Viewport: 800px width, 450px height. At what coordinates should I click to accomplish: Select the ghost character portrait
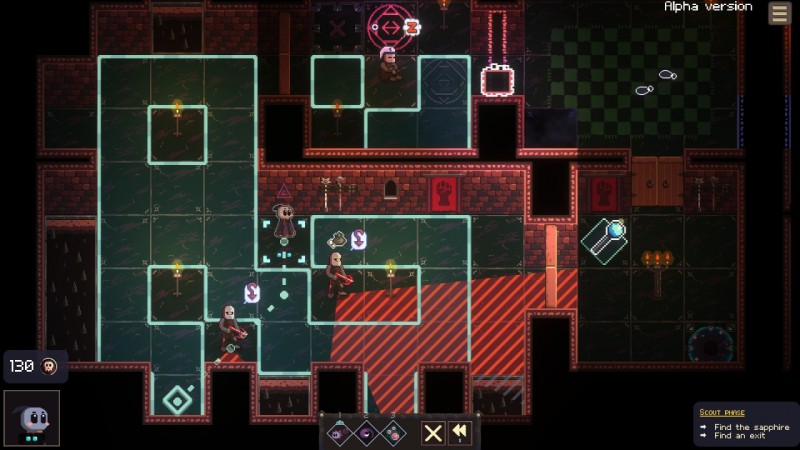point(31,417)
